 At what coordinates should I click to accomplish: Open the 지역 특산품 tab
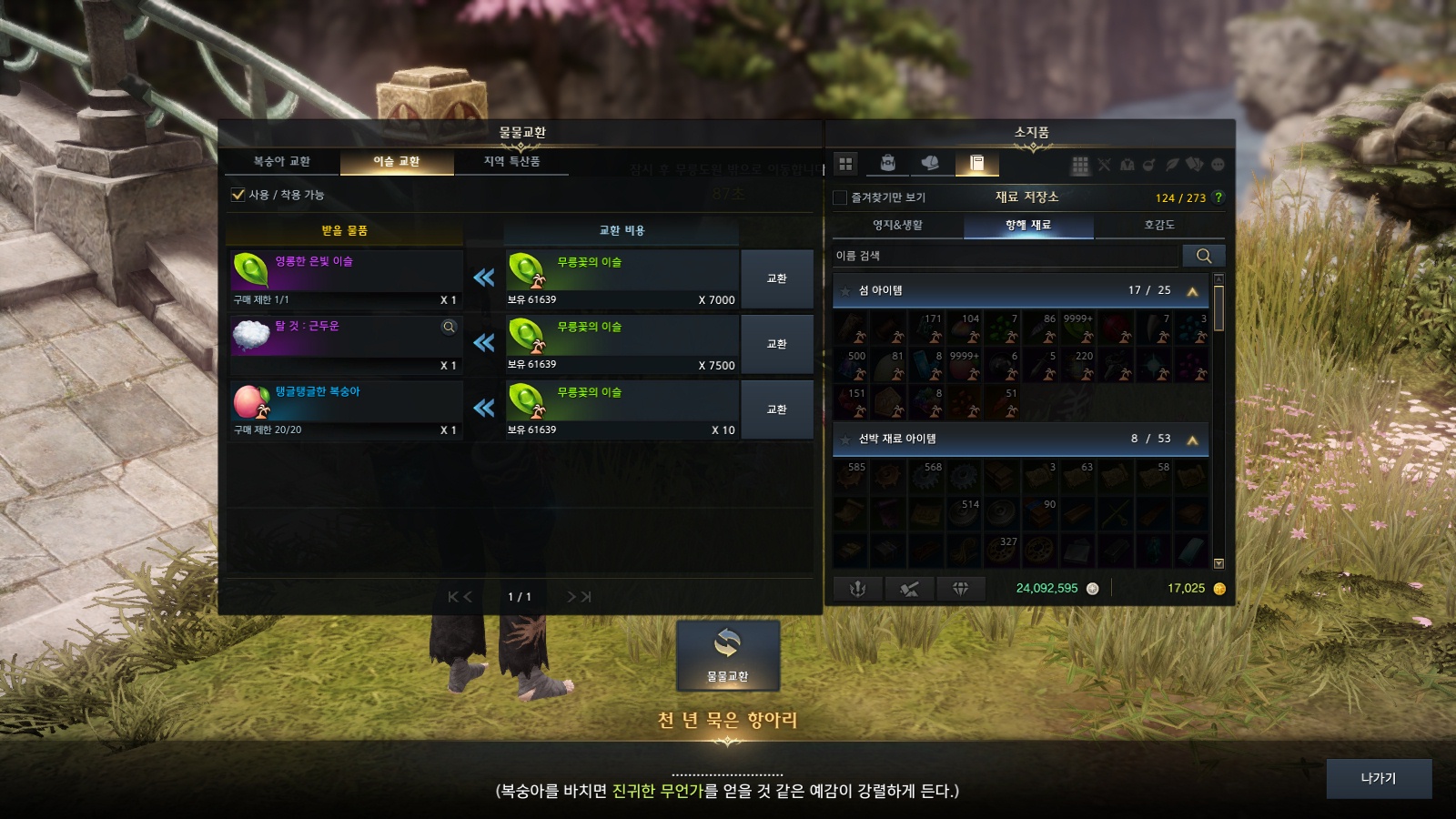pos(511,162)
